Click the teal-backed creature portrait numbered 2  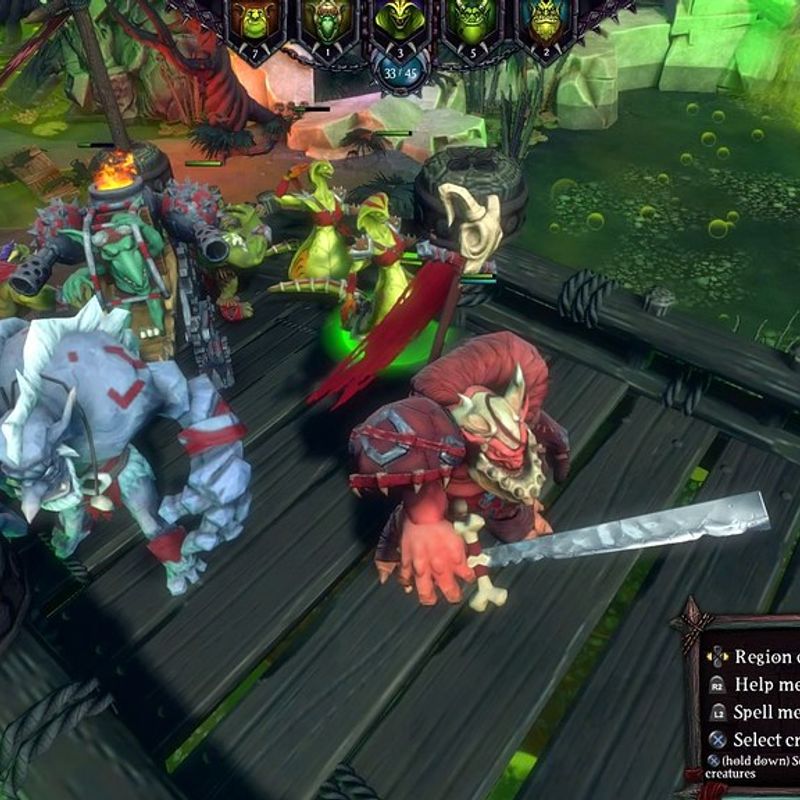tap(545, 24)
